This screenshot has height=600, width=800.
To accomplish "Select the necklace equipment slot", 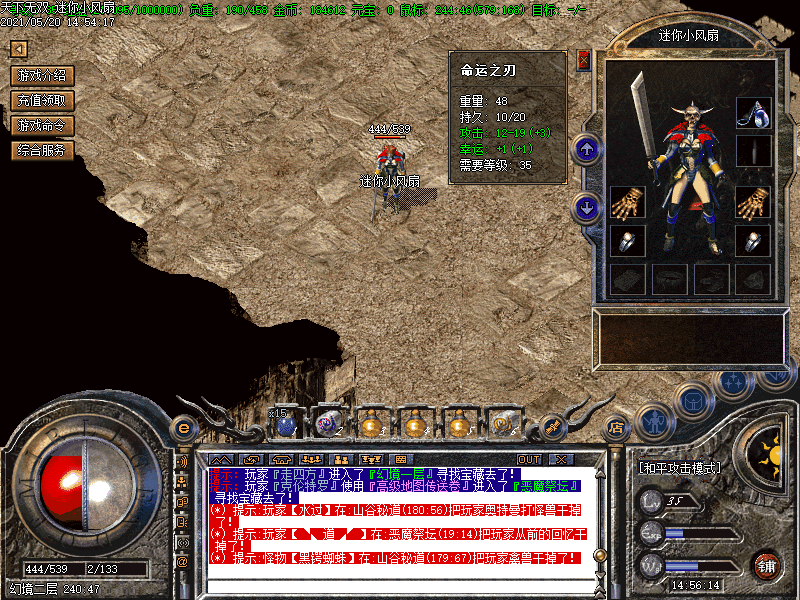I will click(753, 113).
